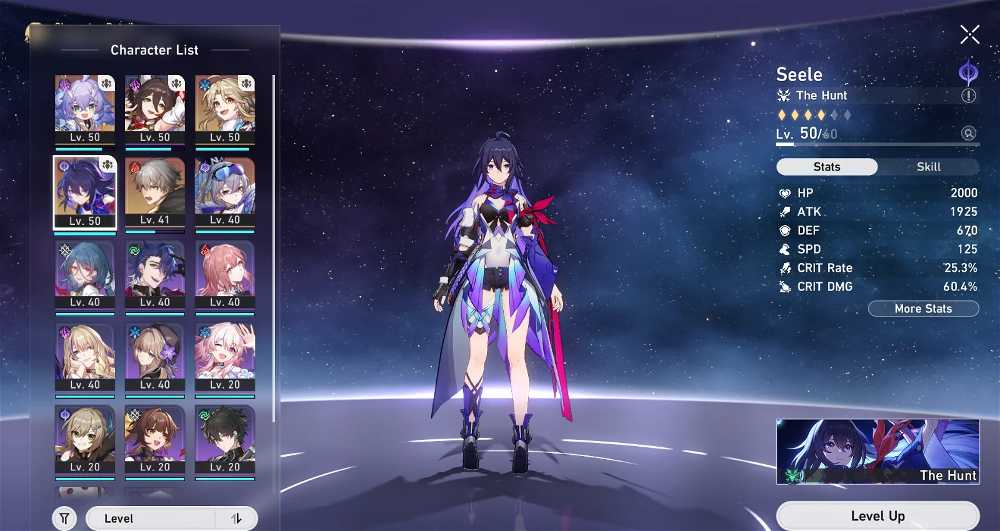The image size is (1000, 531).
Task: Switch to the Skill tab
Action: click(928, 167)
